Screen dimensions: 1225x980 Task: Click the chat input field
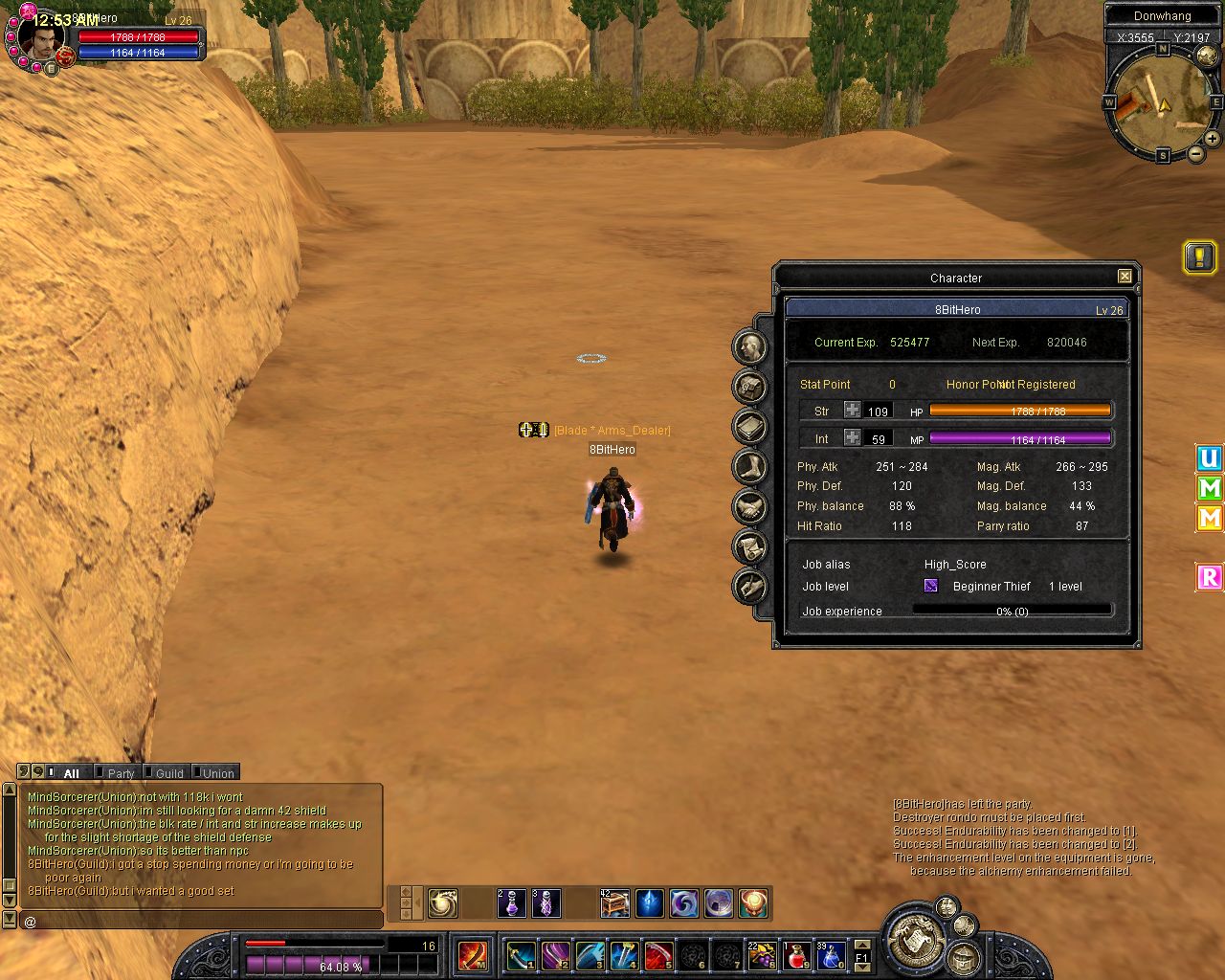[201, 921]
